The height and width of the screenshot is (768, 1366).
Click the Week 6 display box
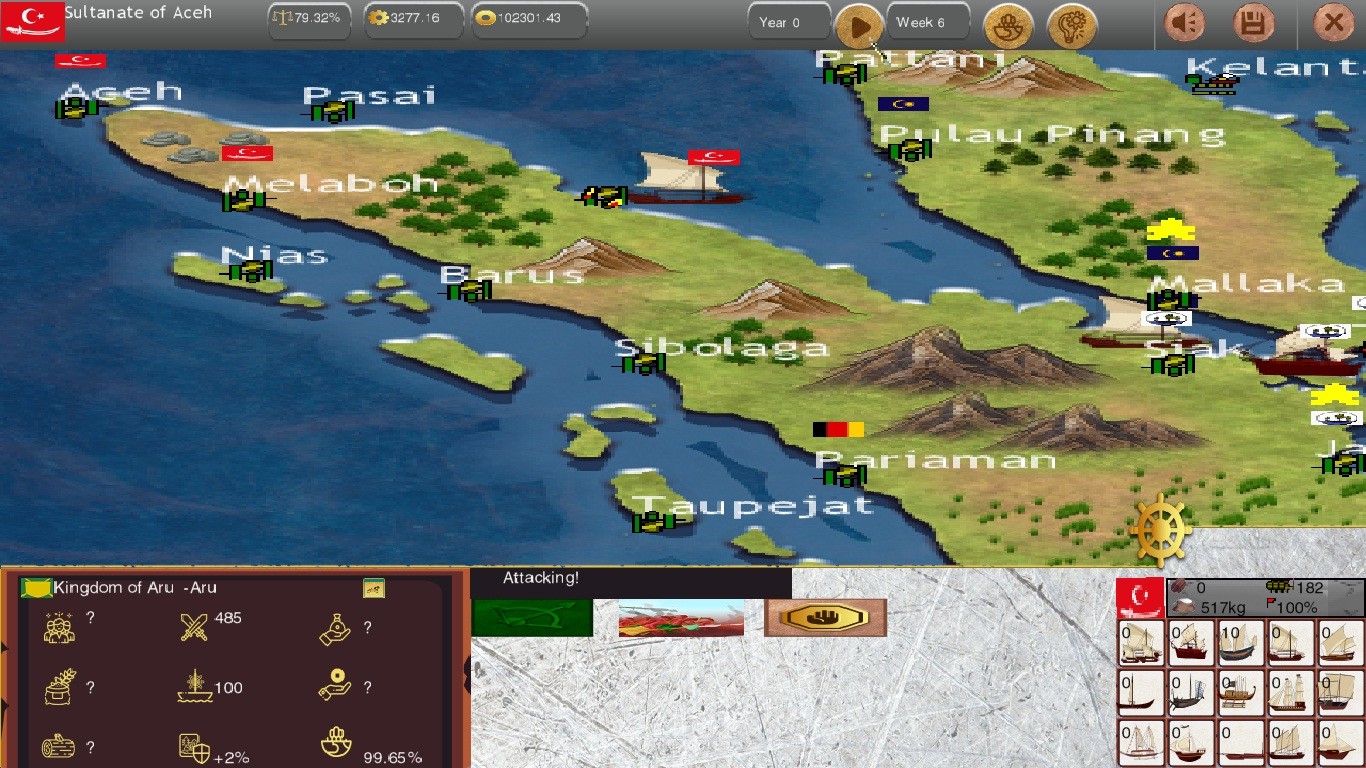point(927,20)
